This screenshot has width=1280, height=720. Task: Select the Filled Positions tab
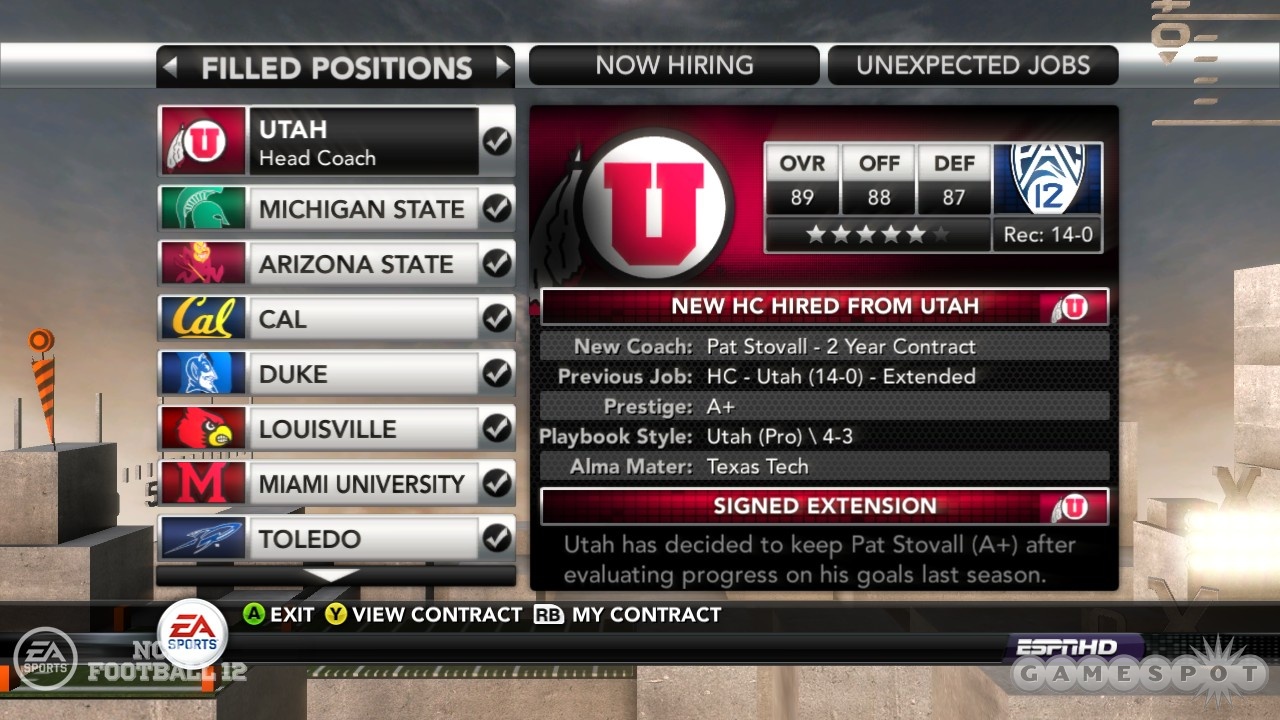[x=336, y=68]
